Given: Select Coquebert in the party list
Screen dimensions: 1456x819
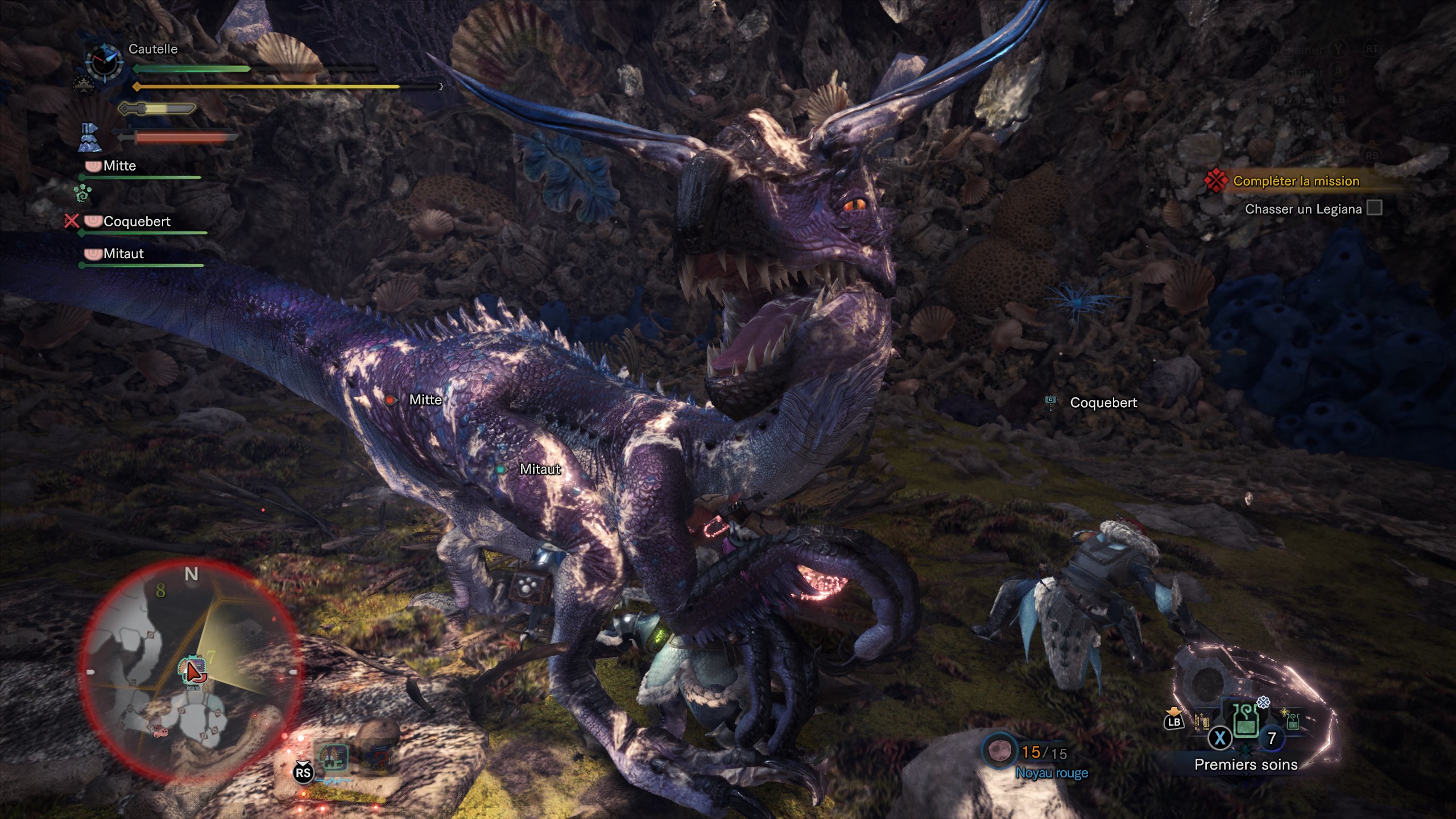Looking at the screenshot, I should 136,221.
